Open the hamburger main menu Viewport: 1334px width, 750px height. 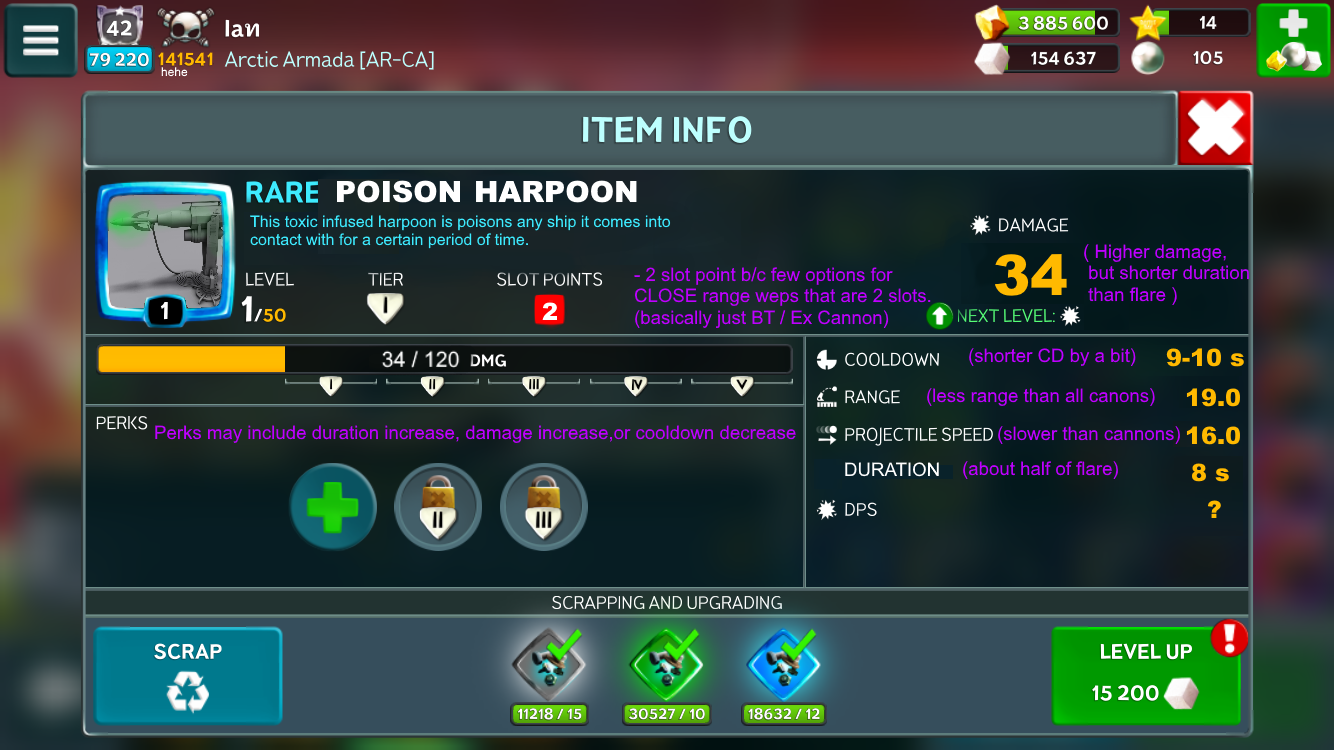[x=41, y=40]
